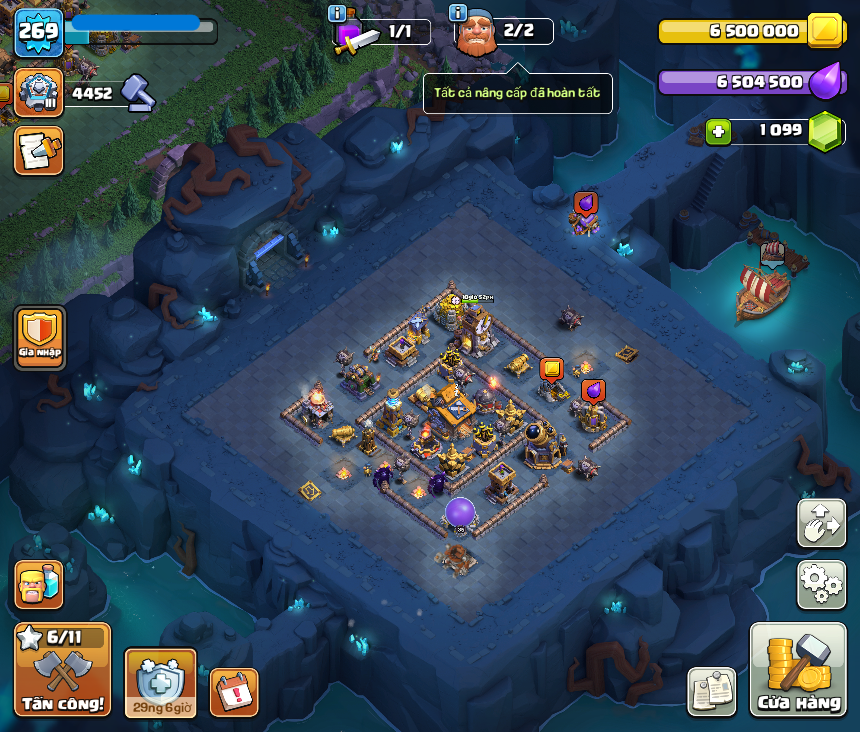Open the gear badge button beside 4452
The image size is (860, 732).
(39, 93)
